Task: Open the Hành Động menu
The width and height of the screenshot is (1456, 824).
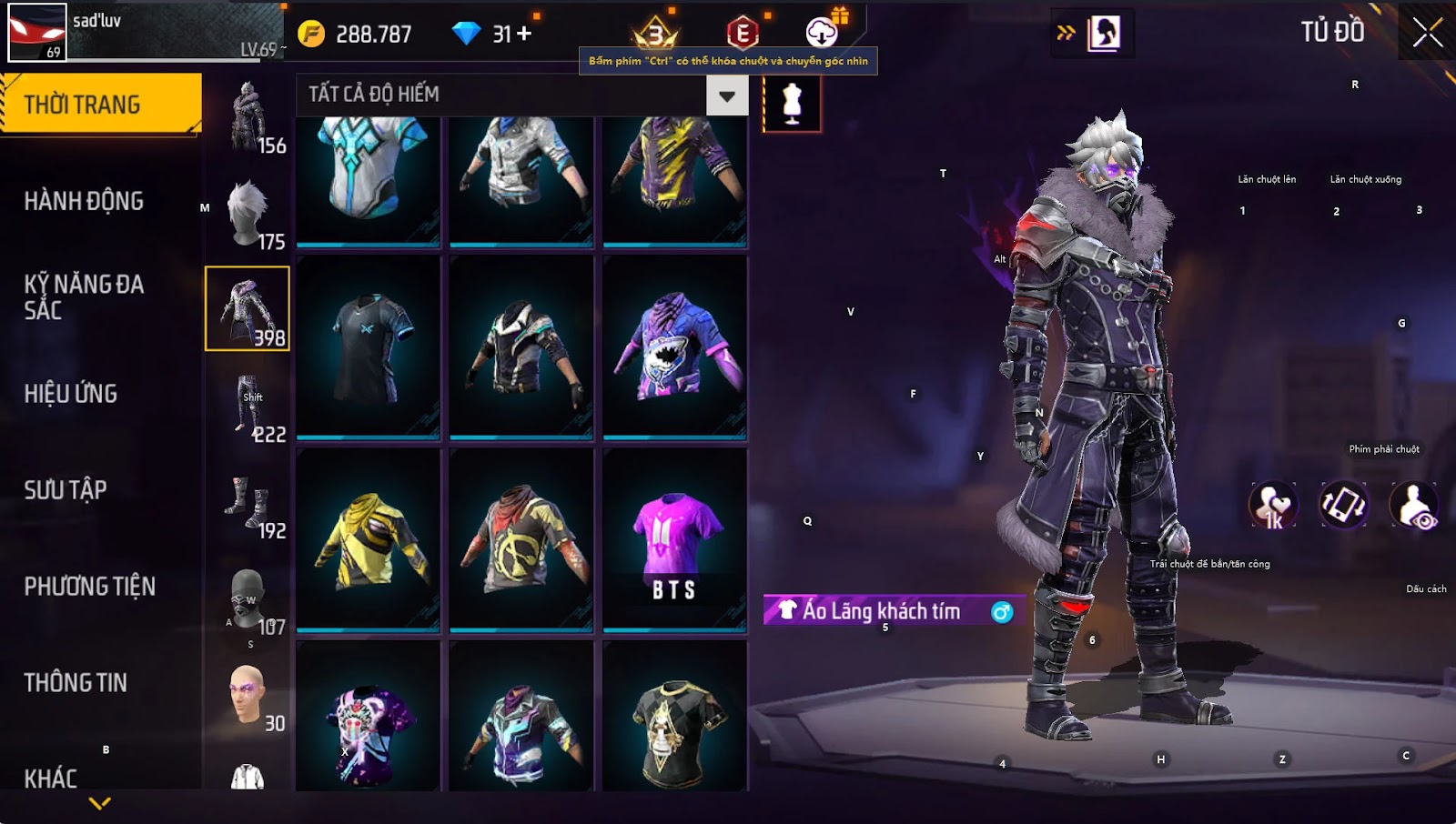Action: click(x=84, y=201)
